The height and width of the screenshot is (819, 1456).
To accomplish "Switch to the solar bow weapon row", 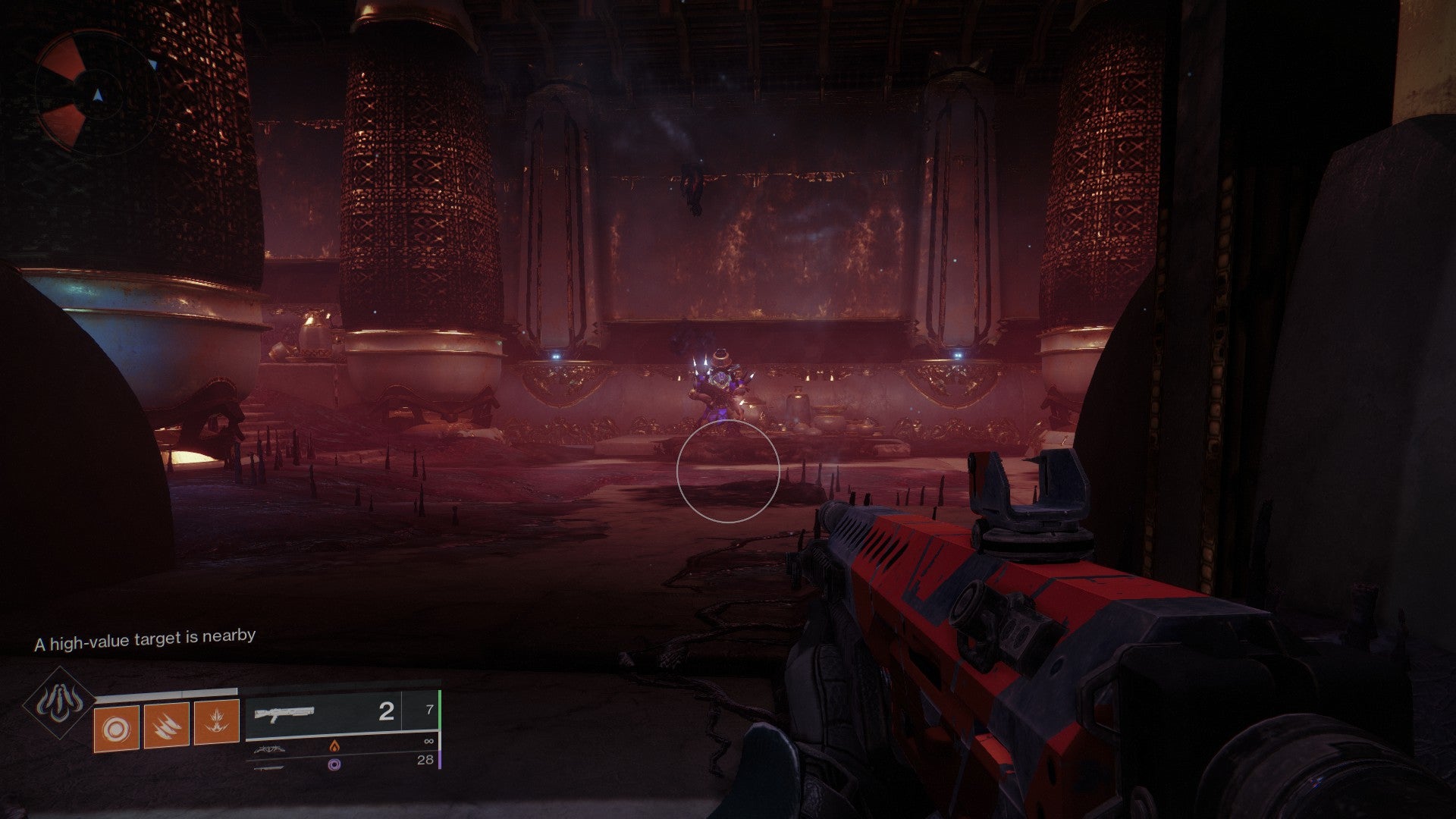I will pos(341,745).
